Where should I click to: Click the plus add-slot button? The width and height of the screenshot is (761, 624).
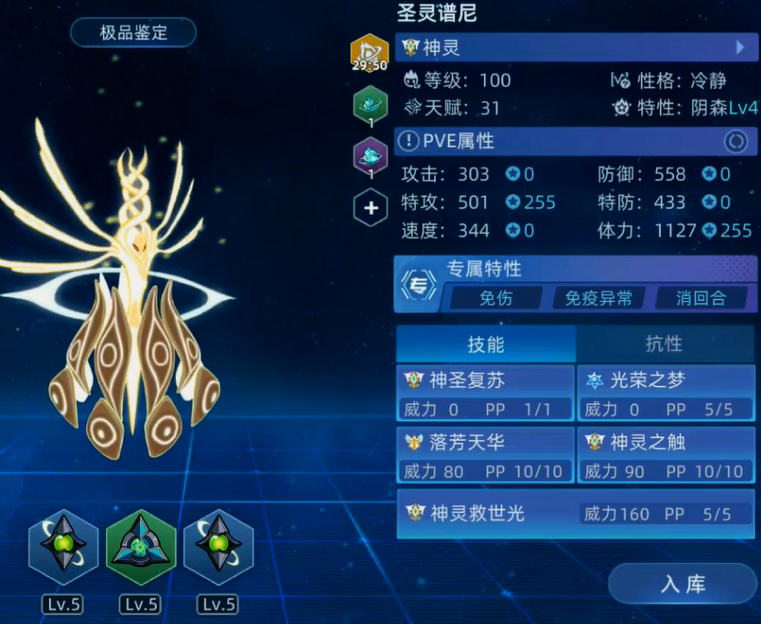tap(370, 208)
